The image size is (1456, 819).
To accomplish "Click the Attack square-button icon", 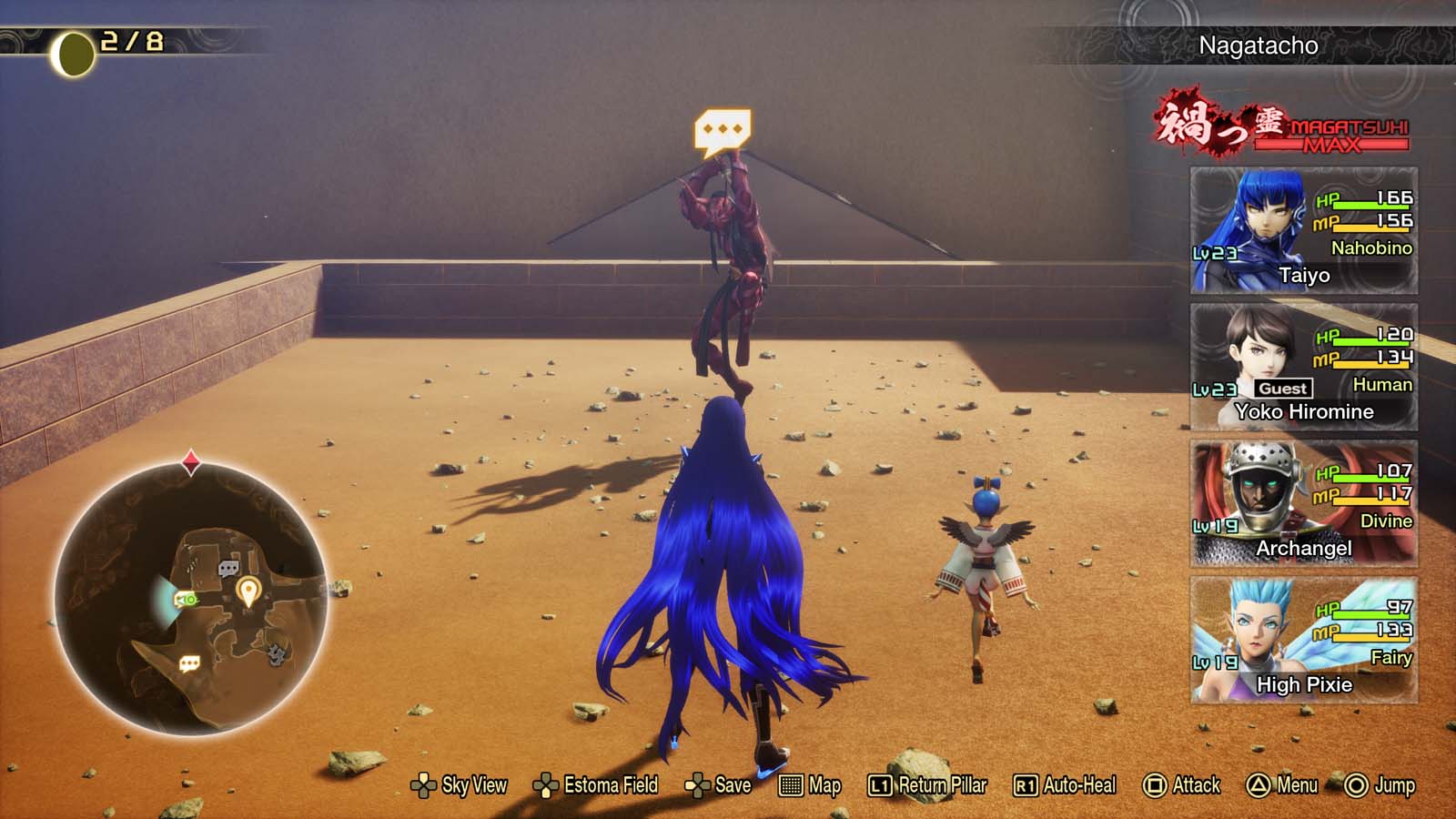I will 1155,784.
